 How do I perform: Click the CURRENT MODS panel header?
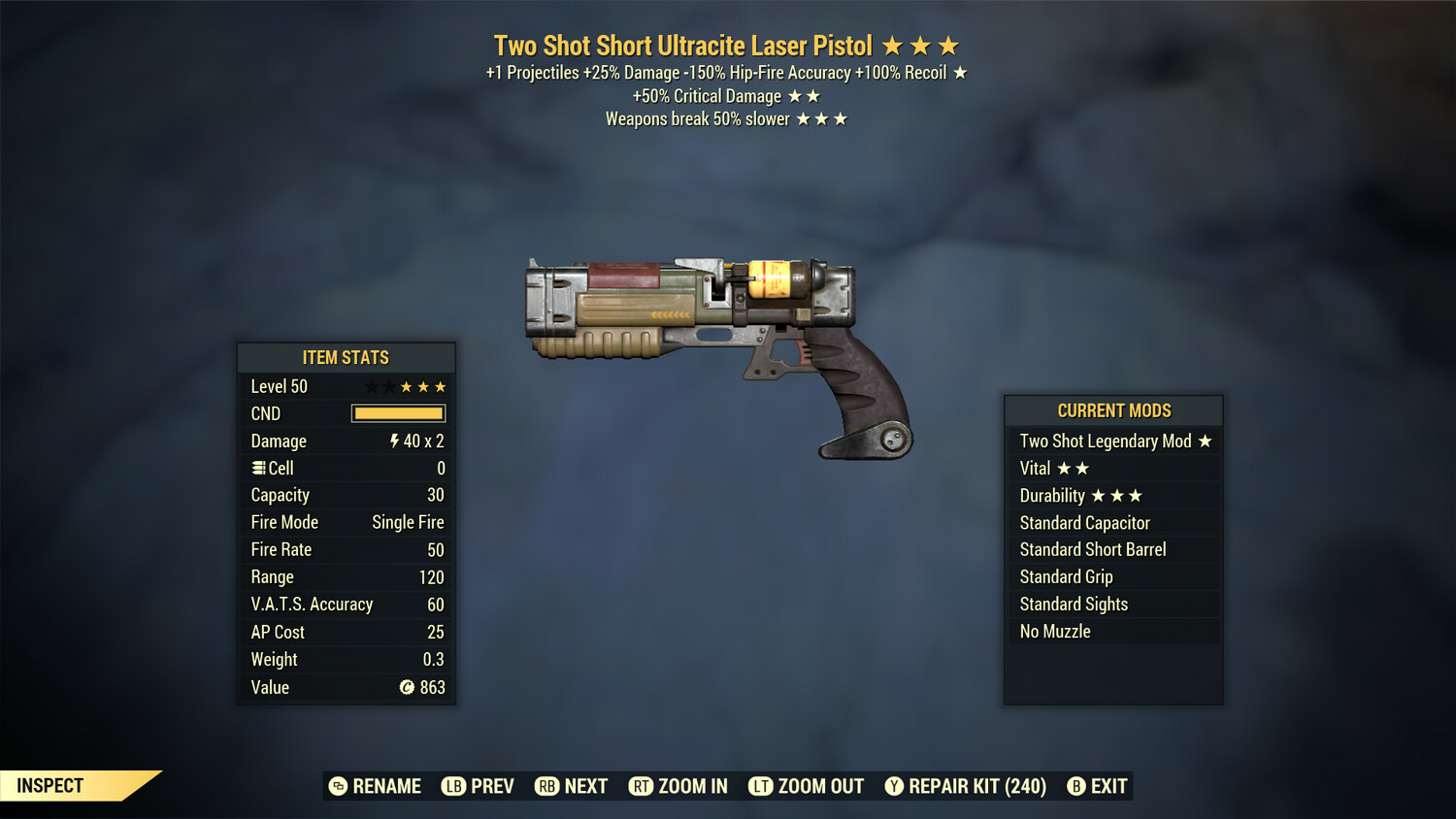1112,410
